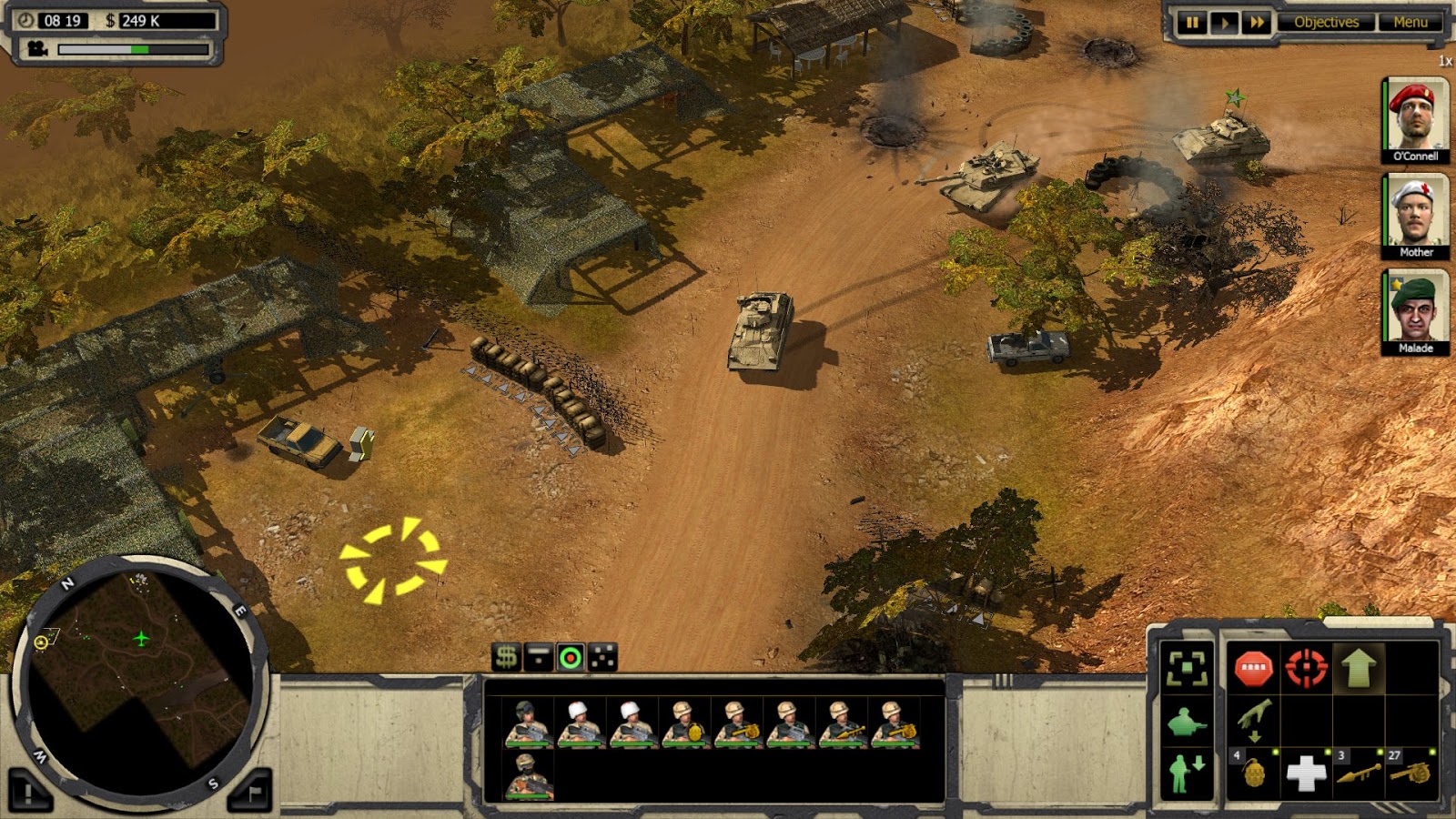Viewport: 1456px width, 819px height.
Task: Select the drop item hand icon
Action: click(1253, 722)
